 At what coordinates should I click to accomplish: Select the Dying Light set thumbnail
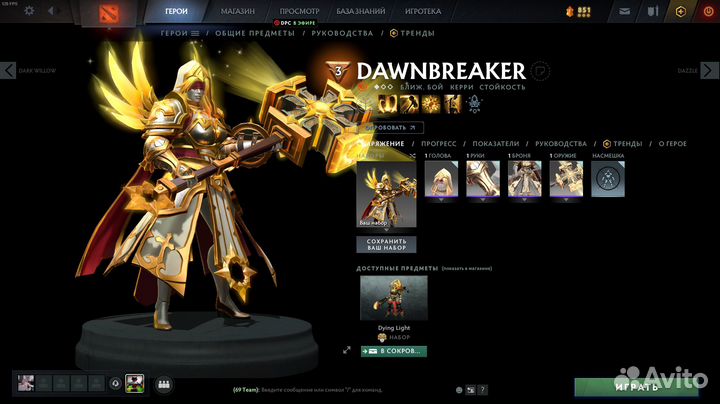(393, 298)
